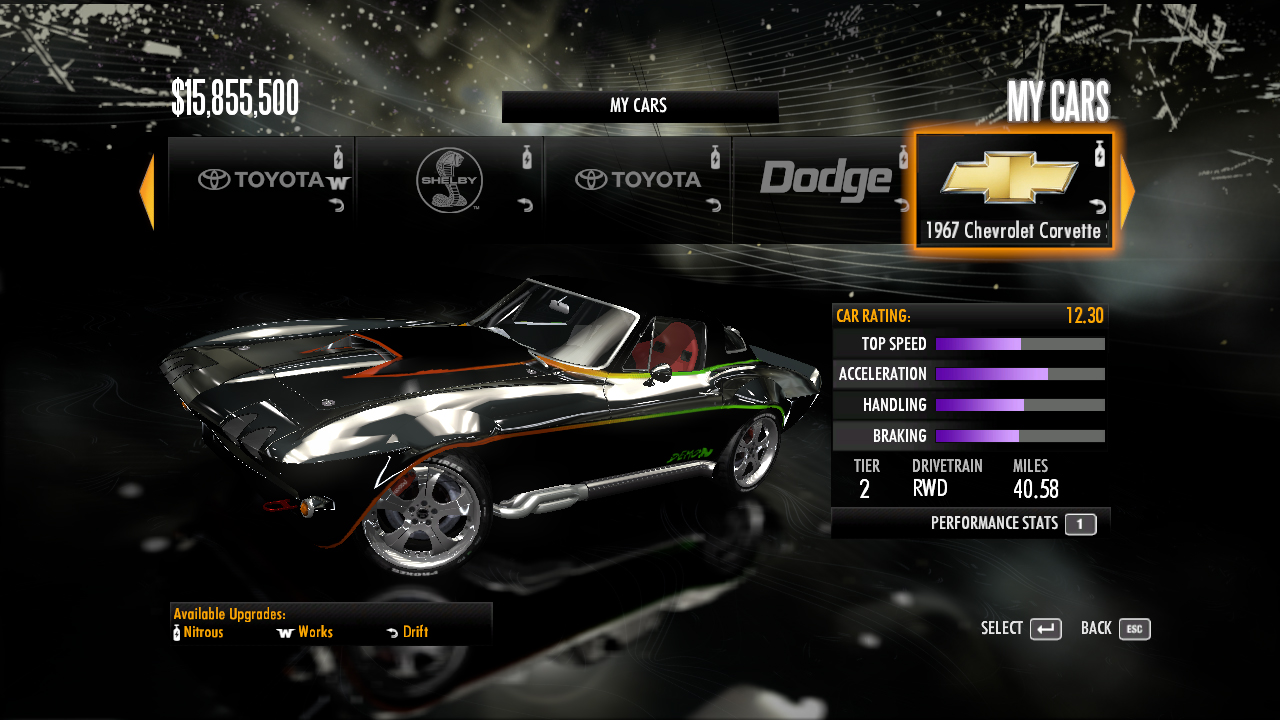Show previous cars with the left orange arrow
This screenshot has height=720, width=1280.
[x=147, y=192]
